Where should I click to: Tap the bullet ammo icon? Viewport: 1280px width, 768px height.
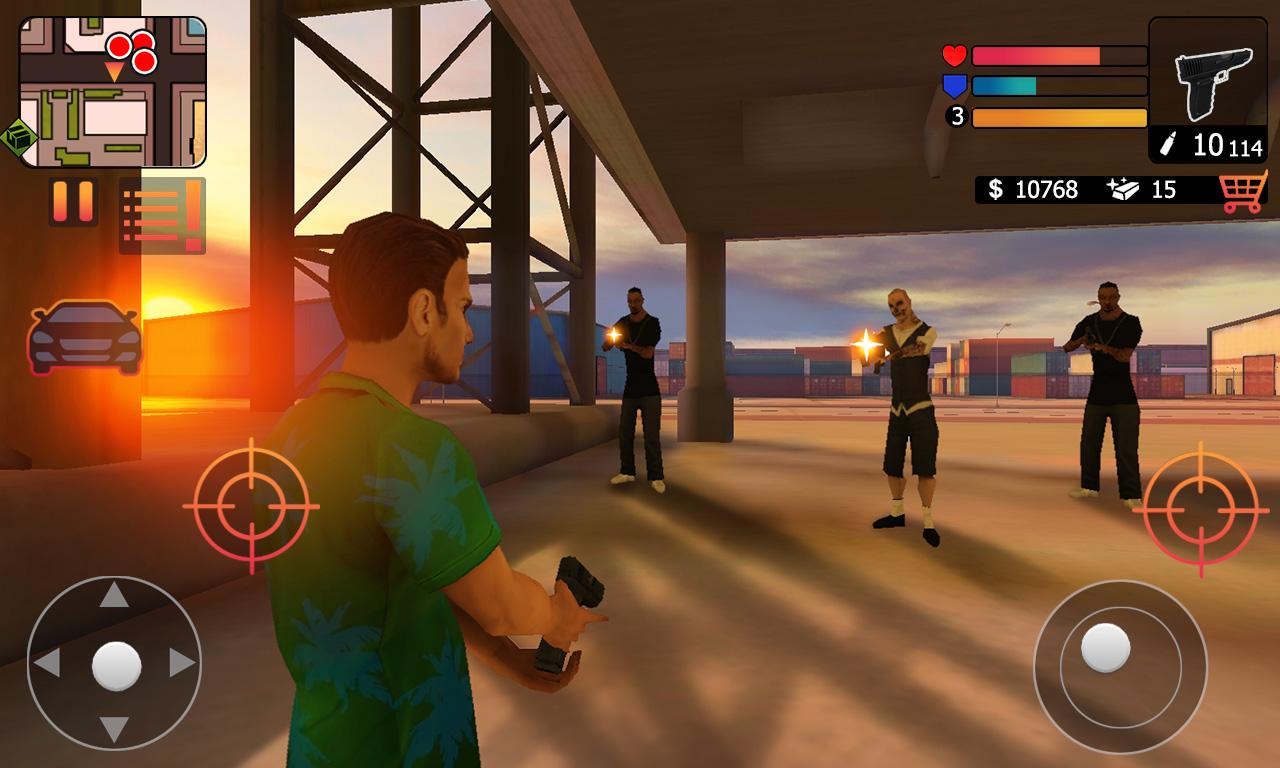[1169, 143]
